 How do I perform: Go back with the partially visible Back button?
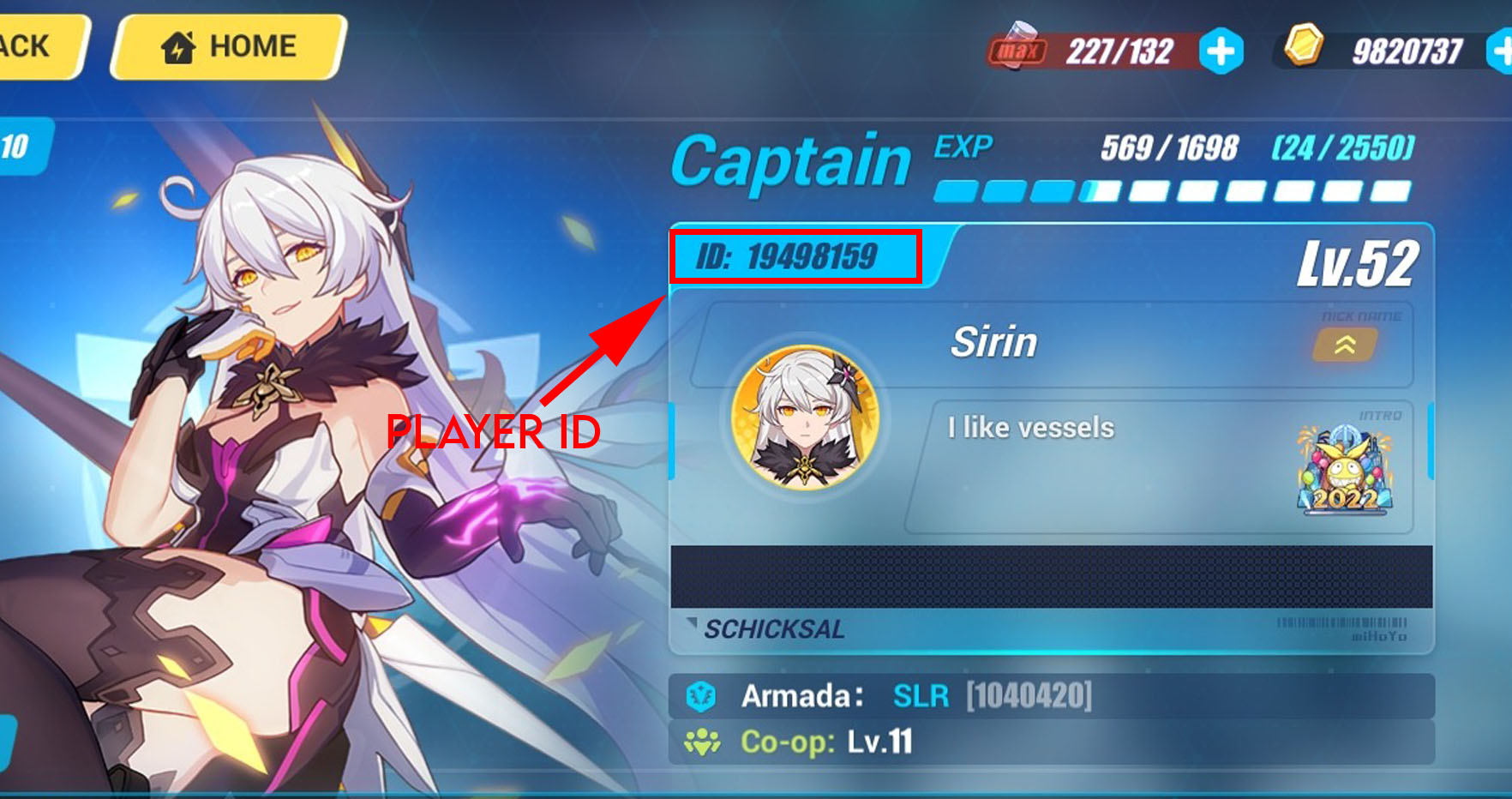pos(34,46)
